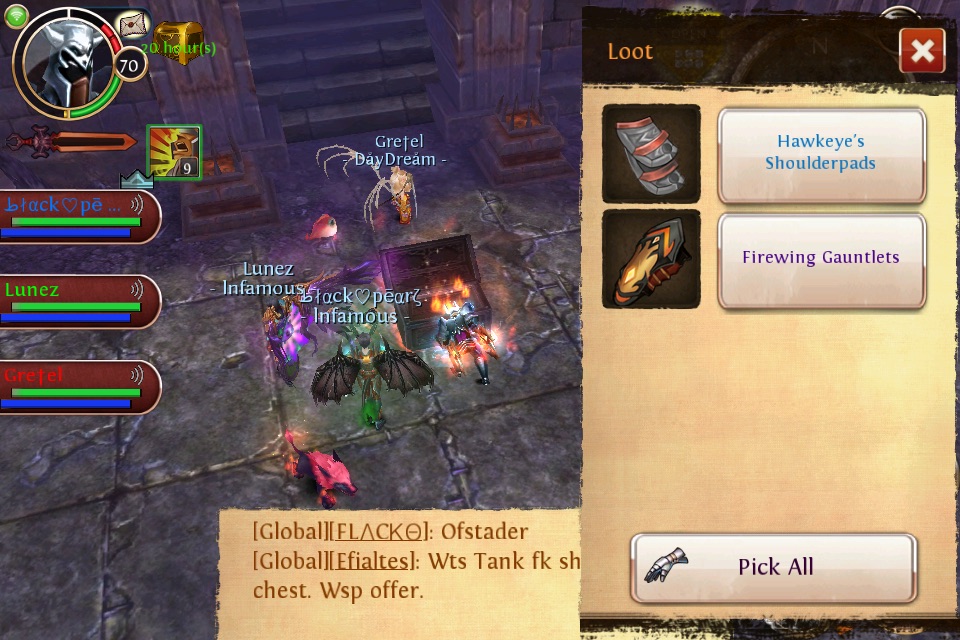This screenshot has width=960, height=640.
Task: Take the Firewing Gauntlets
Action: 821,258
